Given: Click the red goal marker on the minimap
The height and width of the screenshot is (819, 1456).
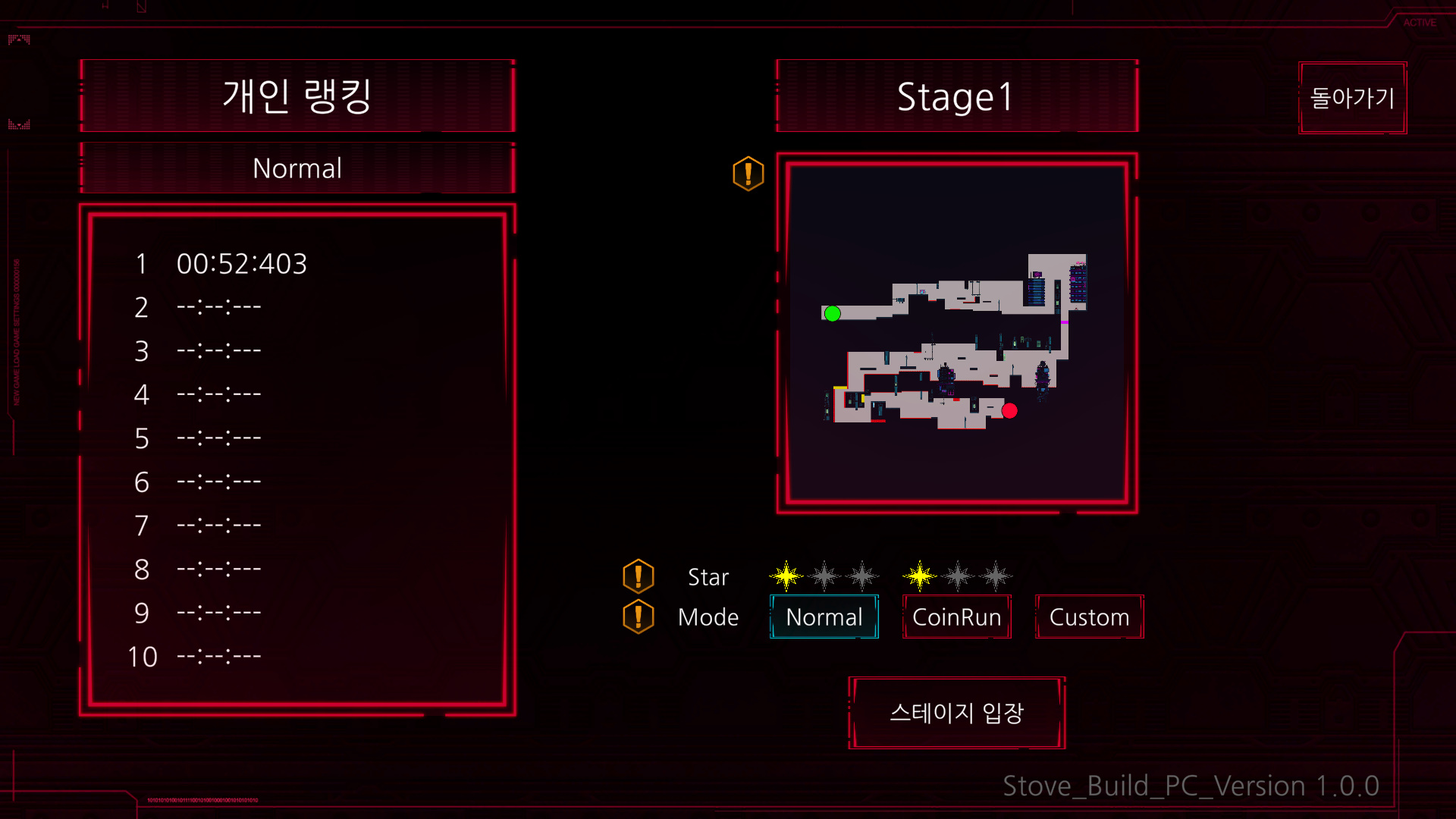Looking at the screenshot, I should (x=1012, y=410).
